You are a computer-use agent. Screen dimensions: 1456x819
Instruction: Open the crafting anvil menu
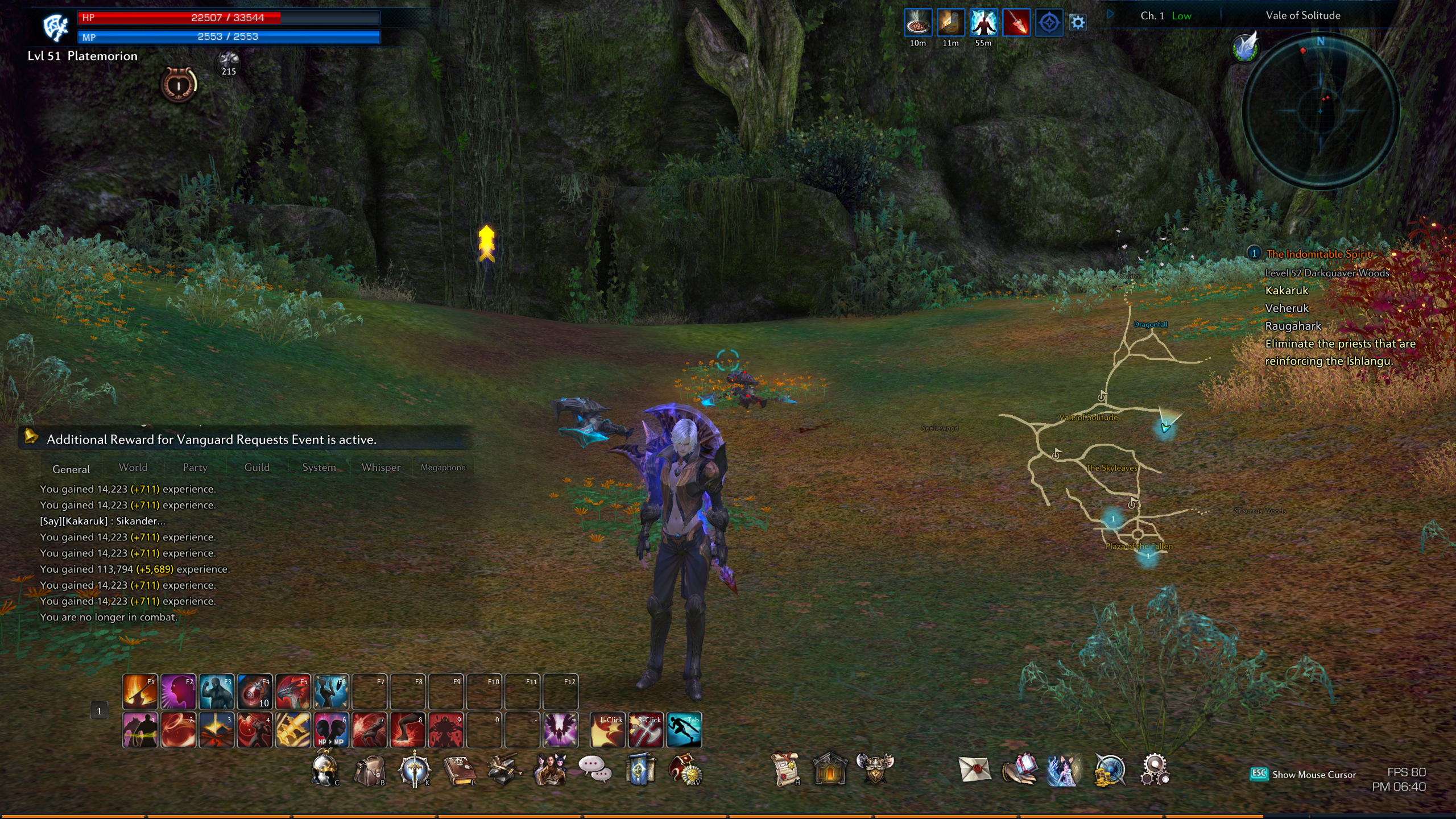tap(503, 770)
